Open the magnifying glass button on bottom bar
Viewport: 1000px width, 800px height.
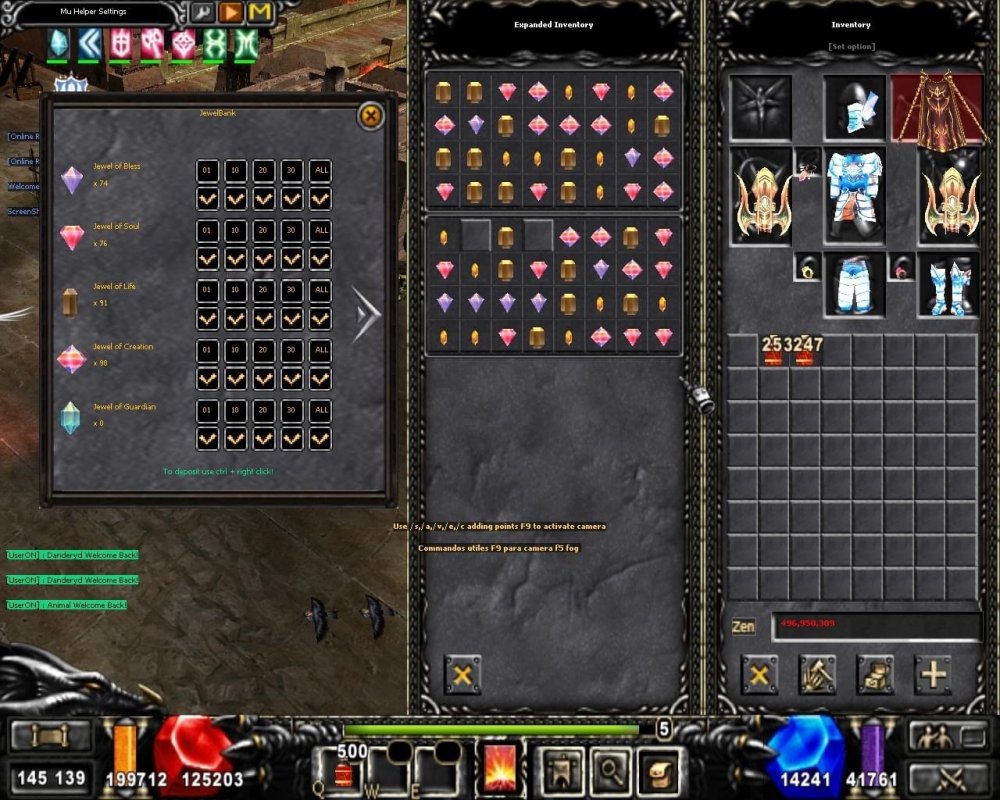pos(609,768)
